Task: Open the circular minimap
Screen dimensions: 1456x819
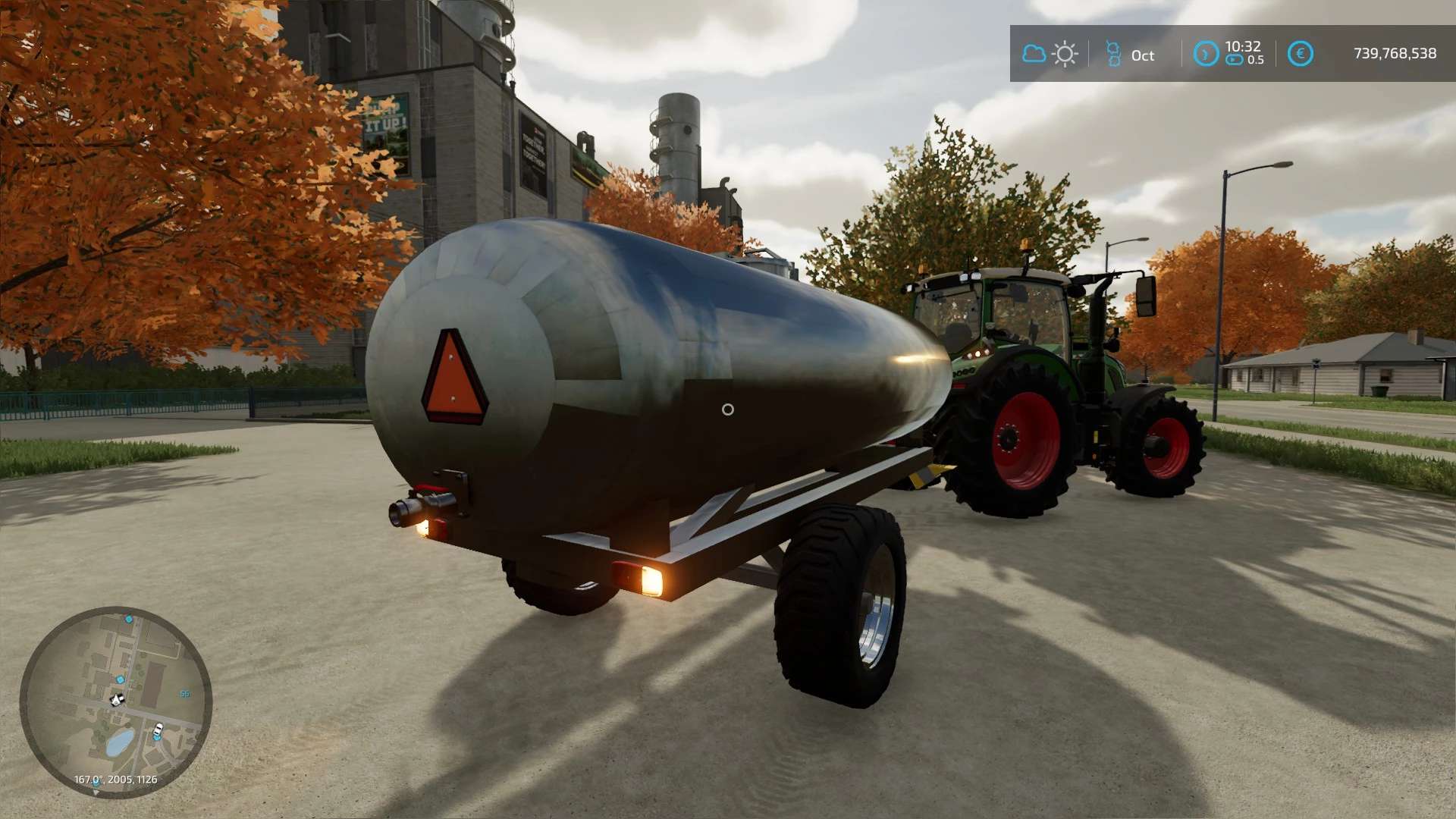Action: (x=115, y=701)
